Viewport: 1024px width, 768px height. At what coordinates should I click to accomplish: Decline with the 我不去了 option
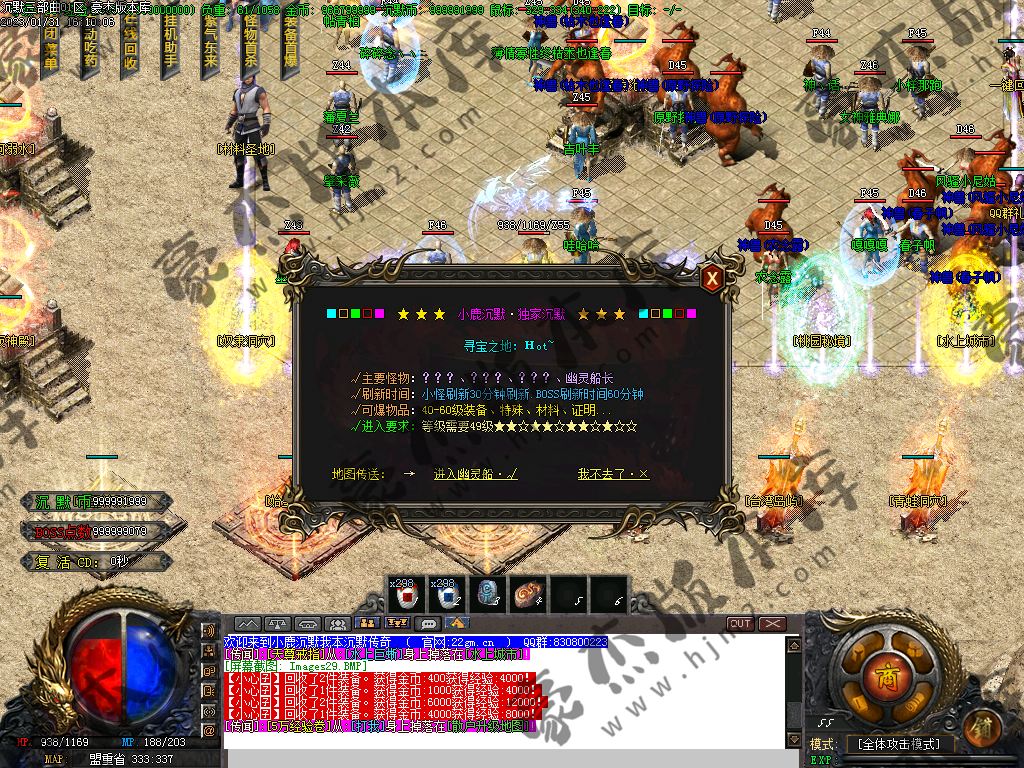coord(613,474)
